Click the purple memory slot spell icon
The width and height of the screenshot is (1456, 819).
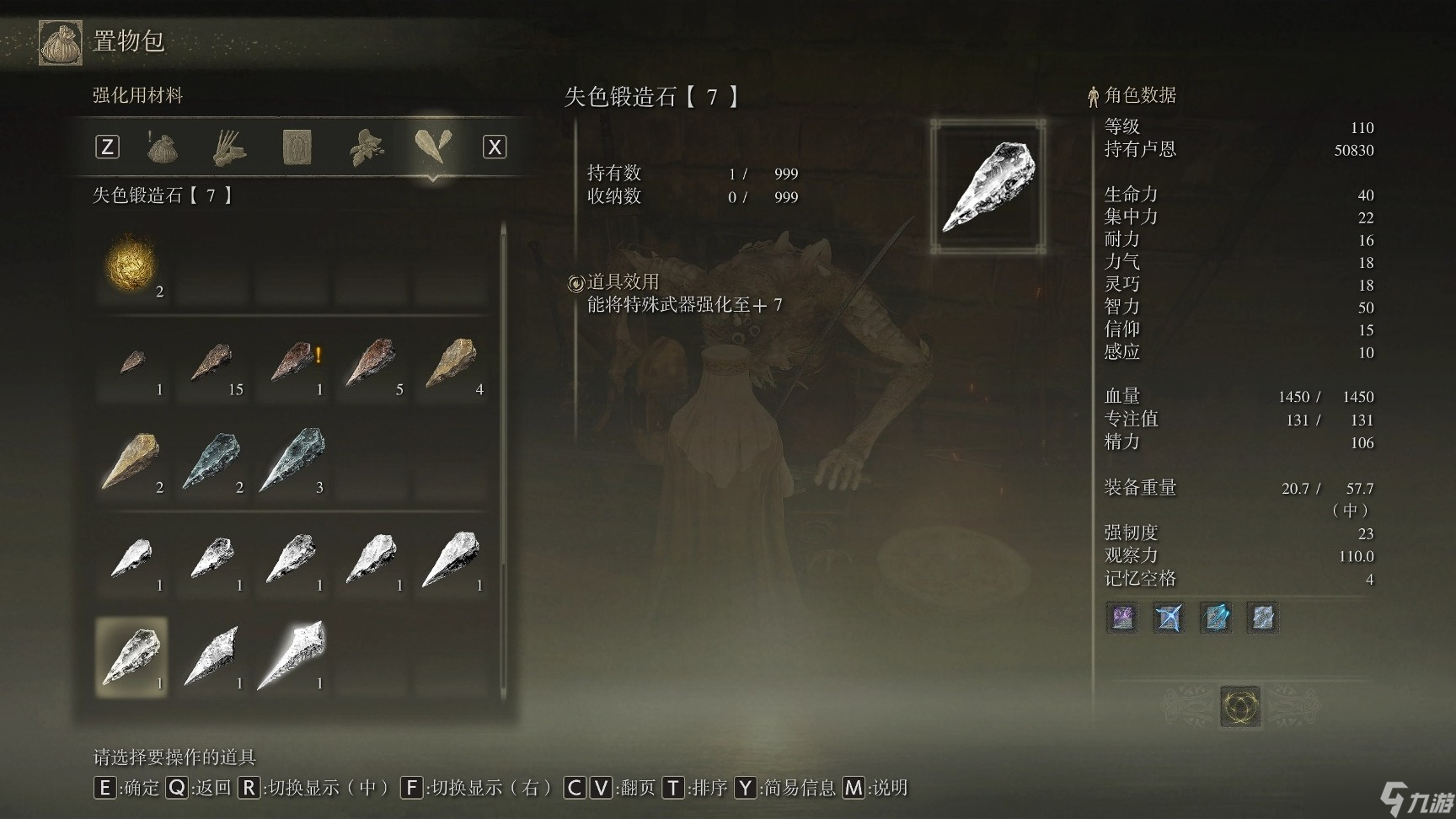1122,618
